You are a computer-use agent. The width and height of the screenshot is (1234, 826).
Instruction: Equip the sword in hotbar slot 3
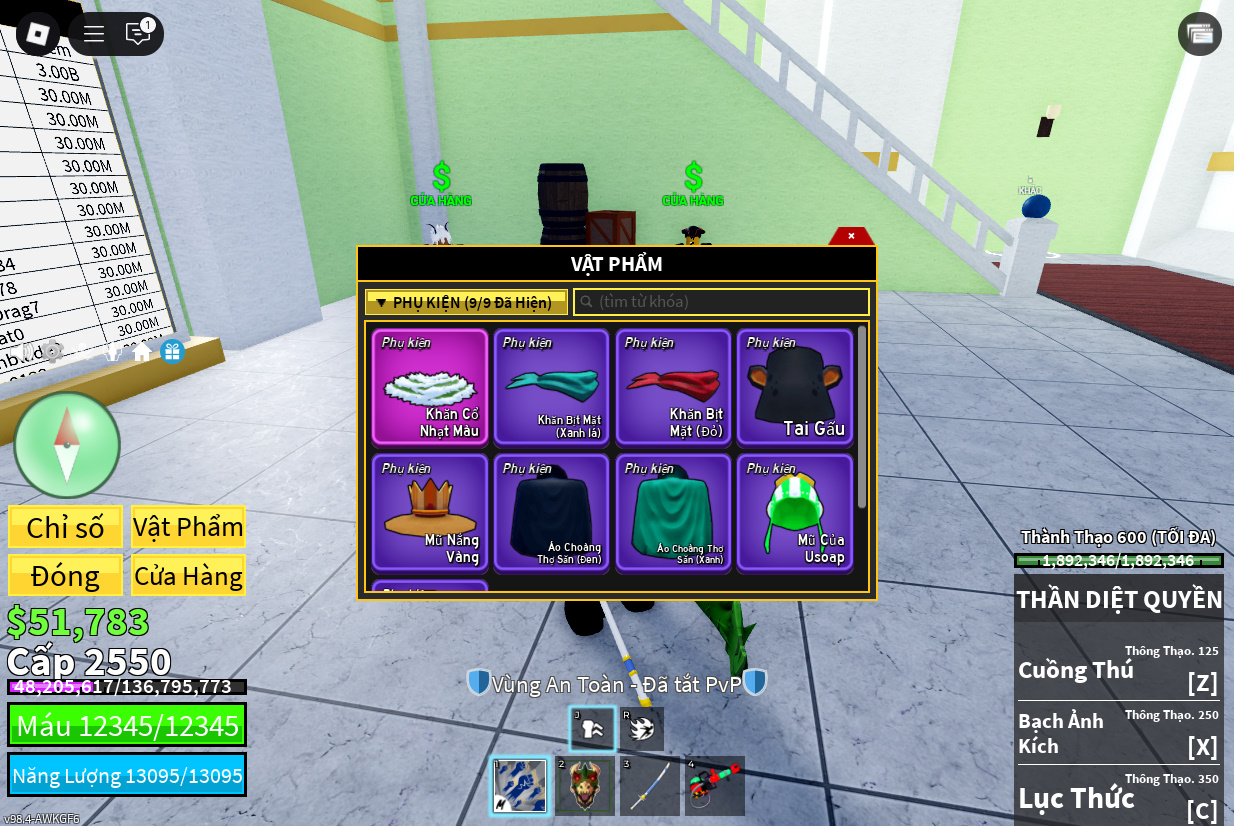coord(650,786)
